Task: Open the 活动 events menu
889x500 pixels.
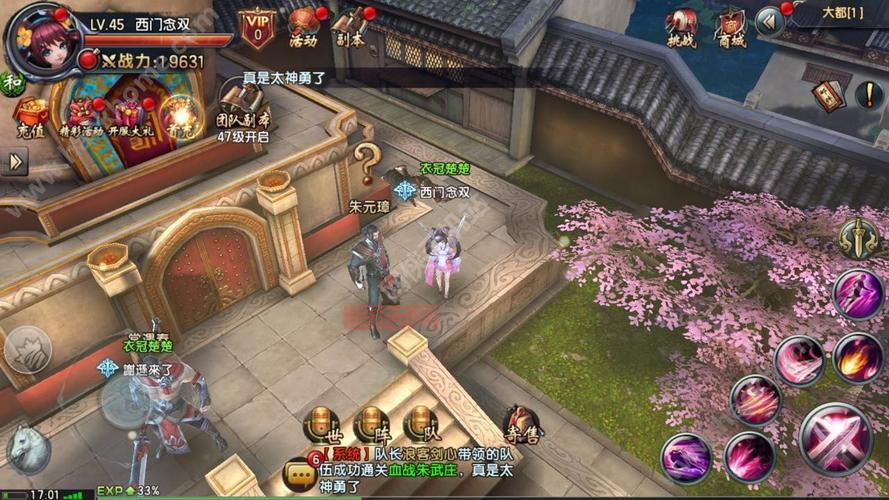Action: click(x=304, y=28)
